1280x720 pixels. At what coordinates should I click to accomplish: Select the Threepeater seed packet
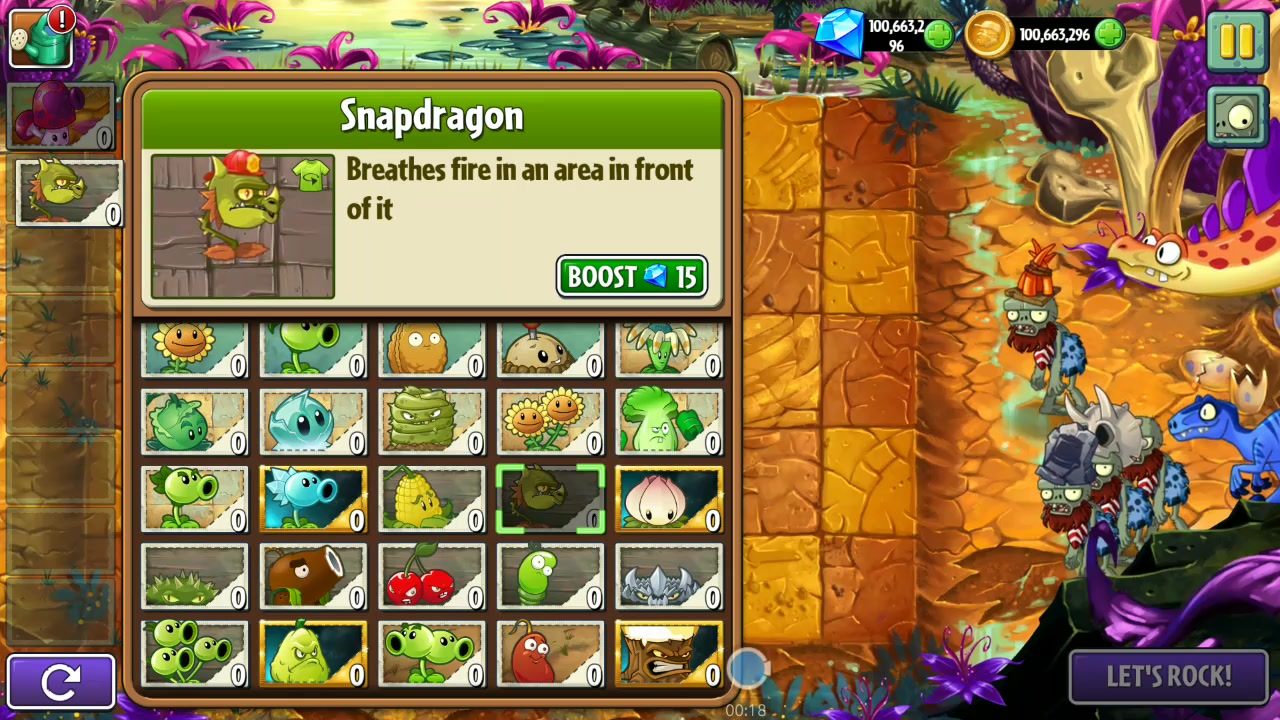pyautogui.click(x=194, y=655)
